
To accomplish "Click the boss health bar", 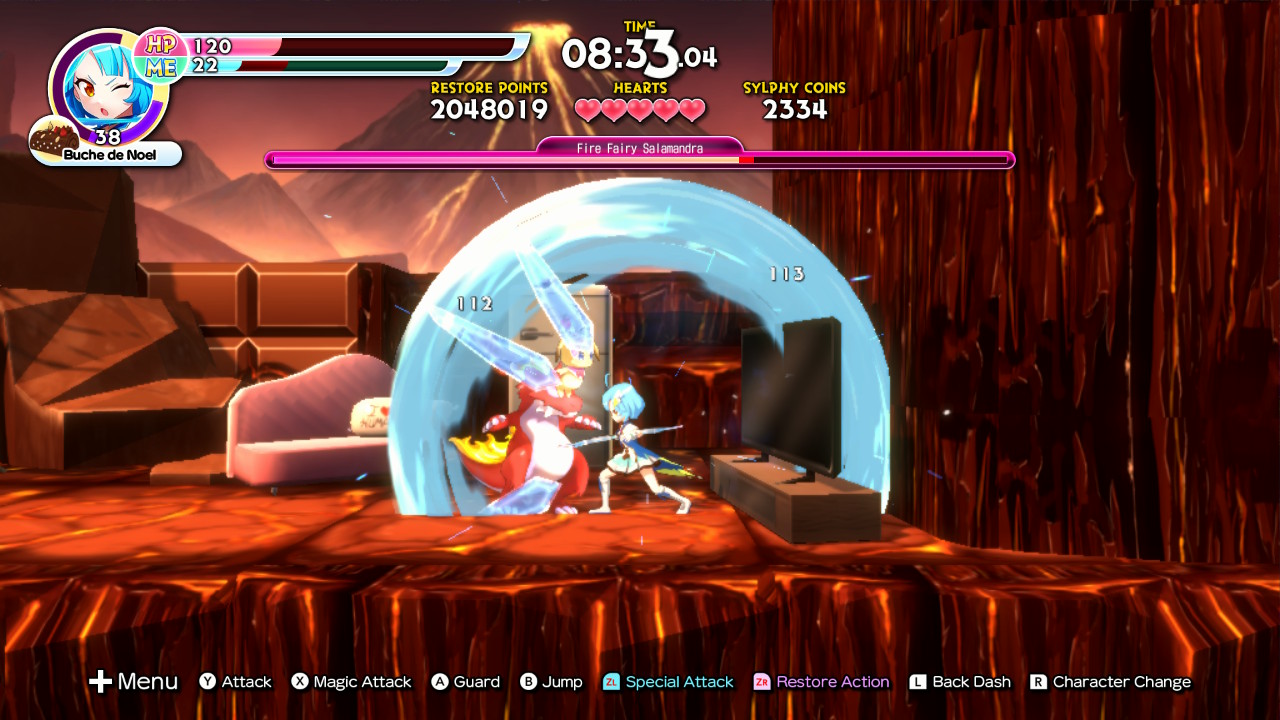I will click(638, 158).
